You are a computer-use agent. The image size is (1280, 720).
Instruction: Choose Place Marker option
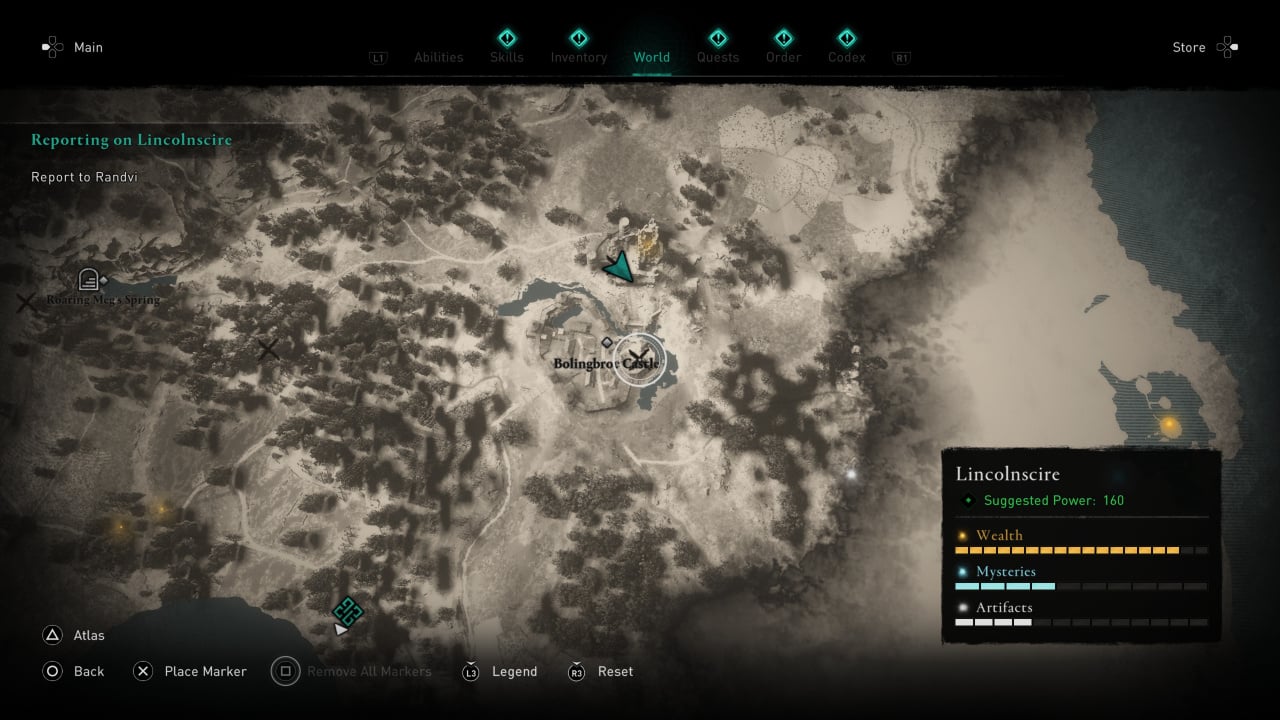pyautogui.click(x=204, y=671)
